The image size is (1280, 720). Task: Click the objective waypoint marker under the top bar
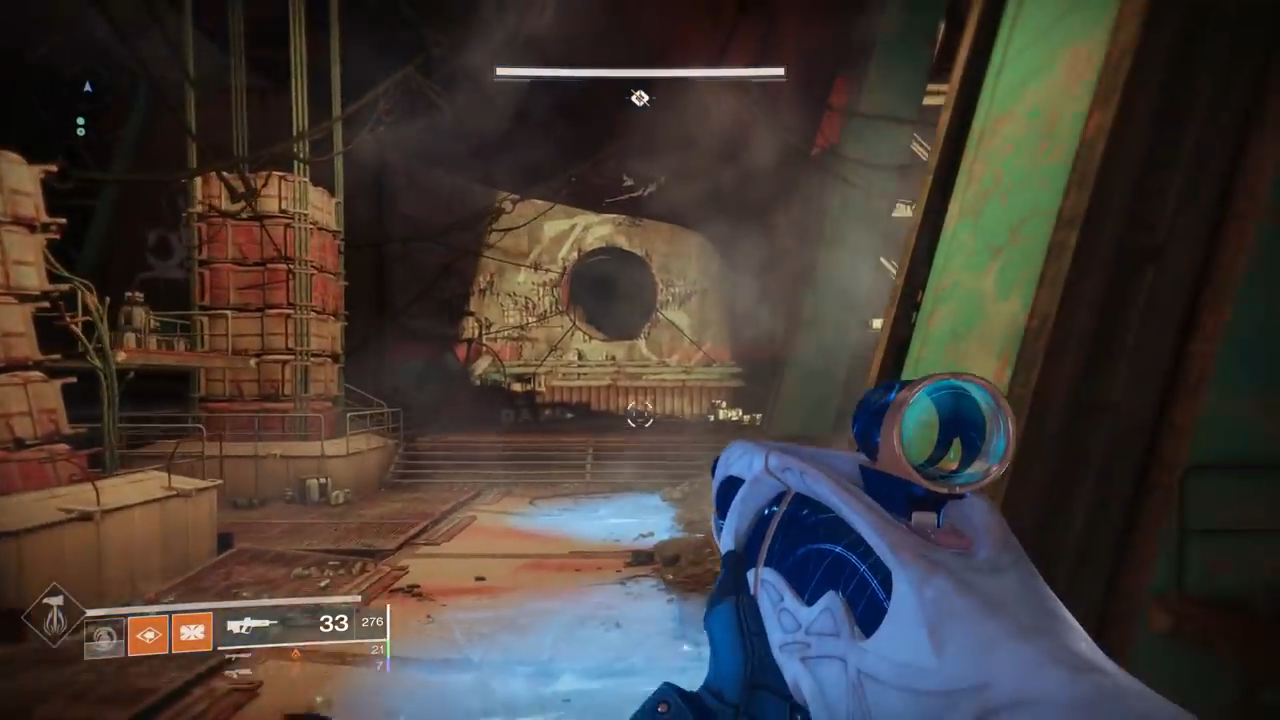pos(640,97)
